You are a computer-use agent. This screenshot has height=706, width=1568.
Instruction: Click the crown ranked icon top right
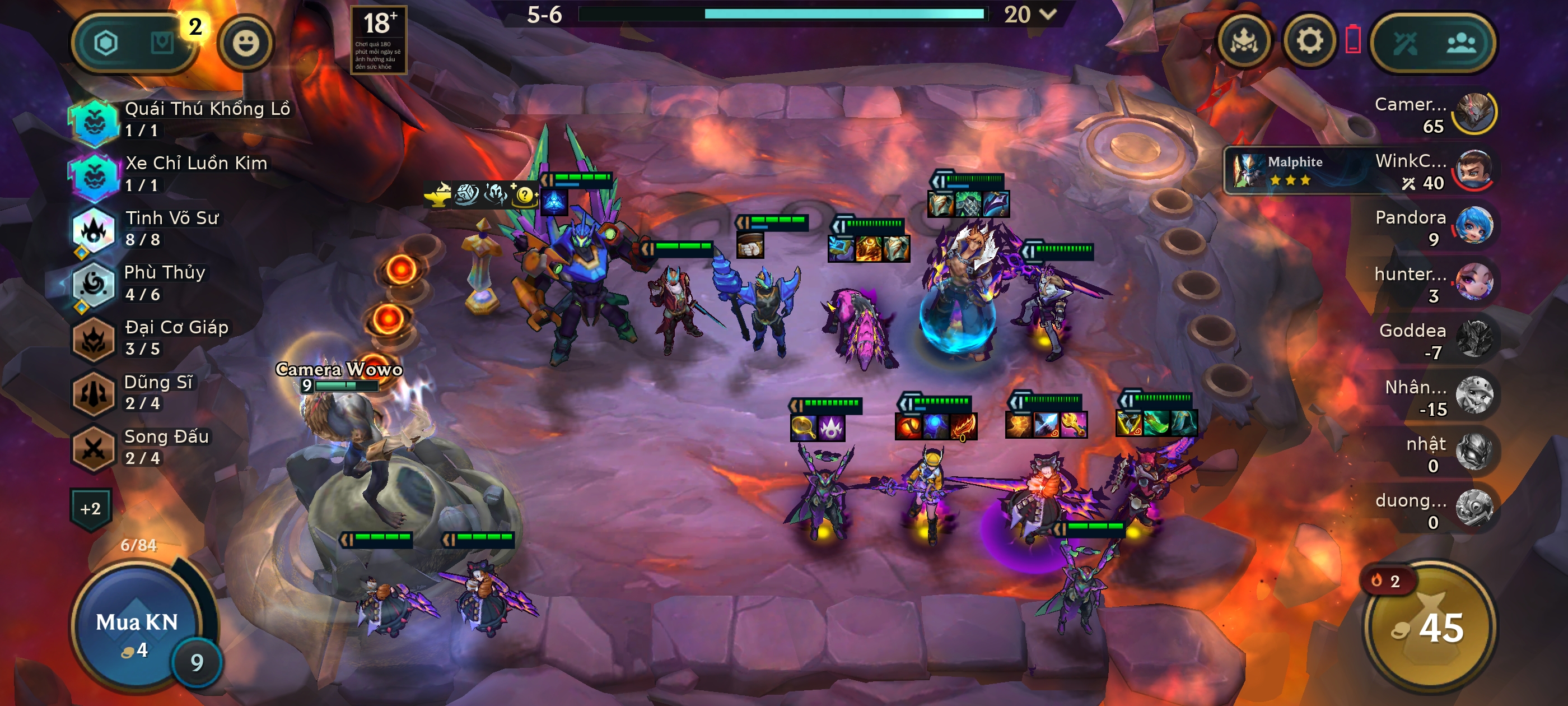(1244, 41)
